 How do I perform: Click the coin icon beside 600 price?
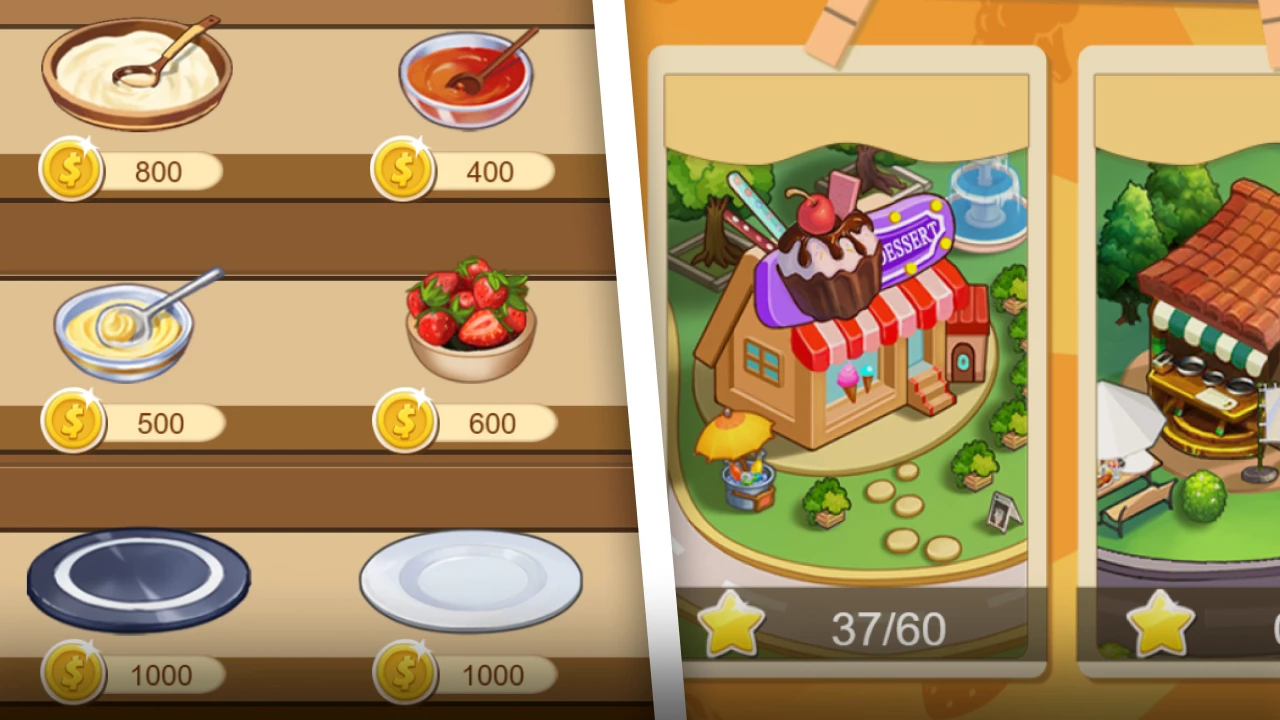(x=403, y=423)
